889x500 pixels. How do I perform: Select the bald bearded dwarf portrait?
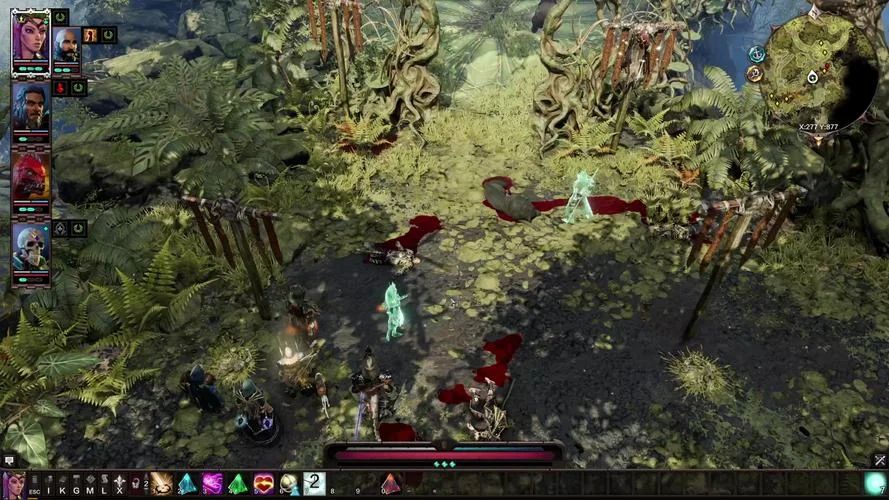66,46
